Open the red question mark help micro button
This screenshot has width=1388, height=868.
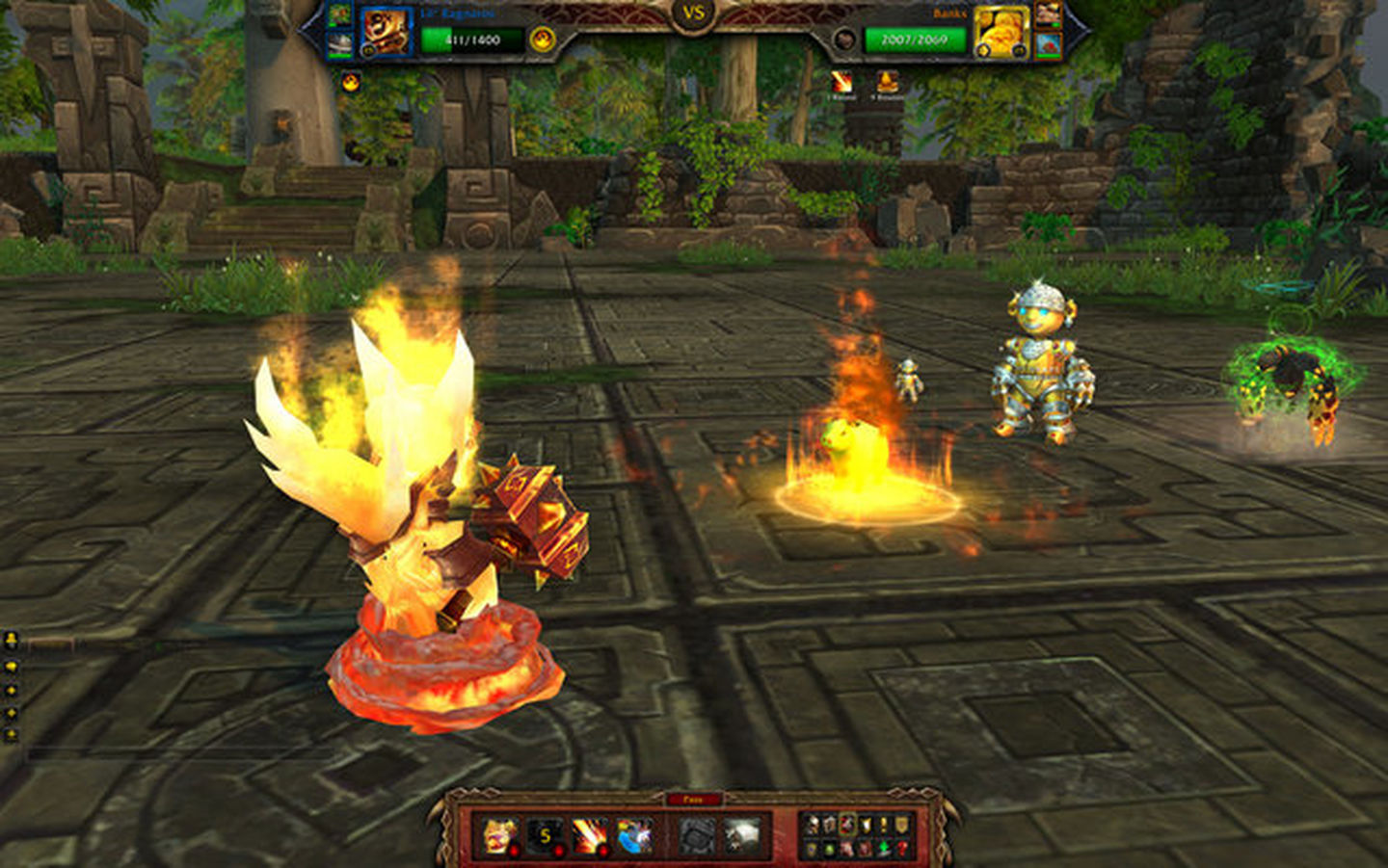[x=901, y=849]
